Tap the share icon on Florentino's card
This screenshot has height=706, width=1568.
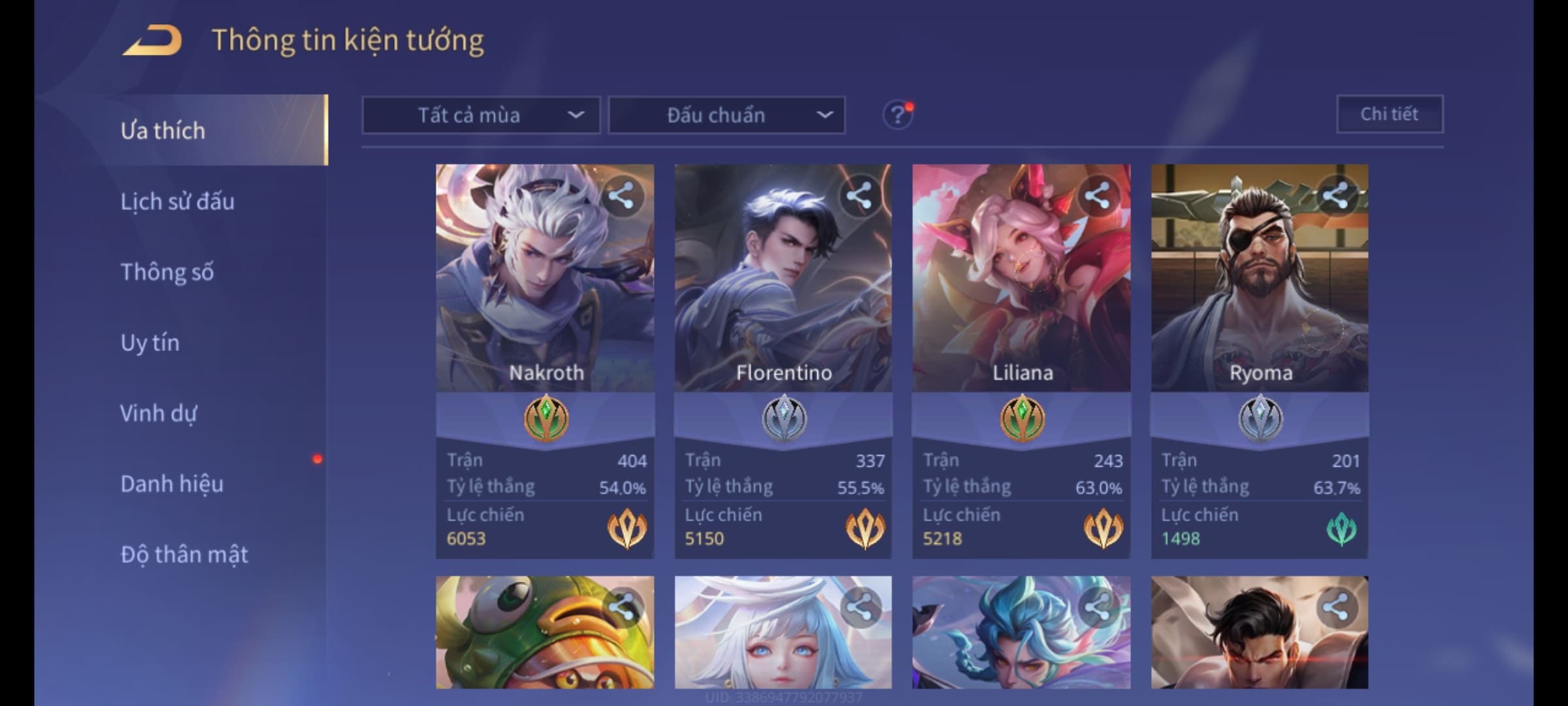pyautogui.click(x=859, y=195)
